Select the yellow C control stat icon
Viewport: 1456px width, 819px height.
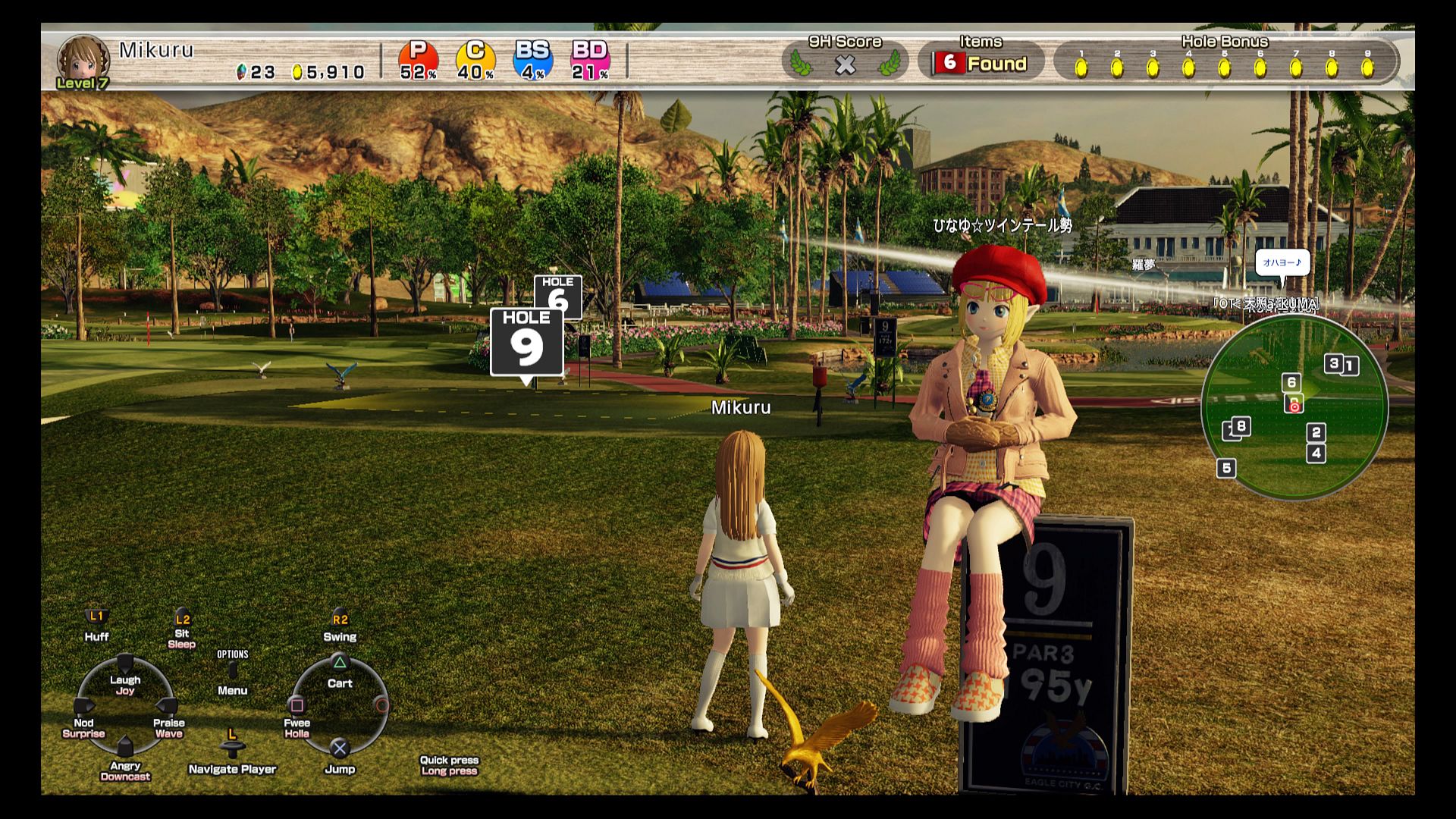[x=475, y=60]
